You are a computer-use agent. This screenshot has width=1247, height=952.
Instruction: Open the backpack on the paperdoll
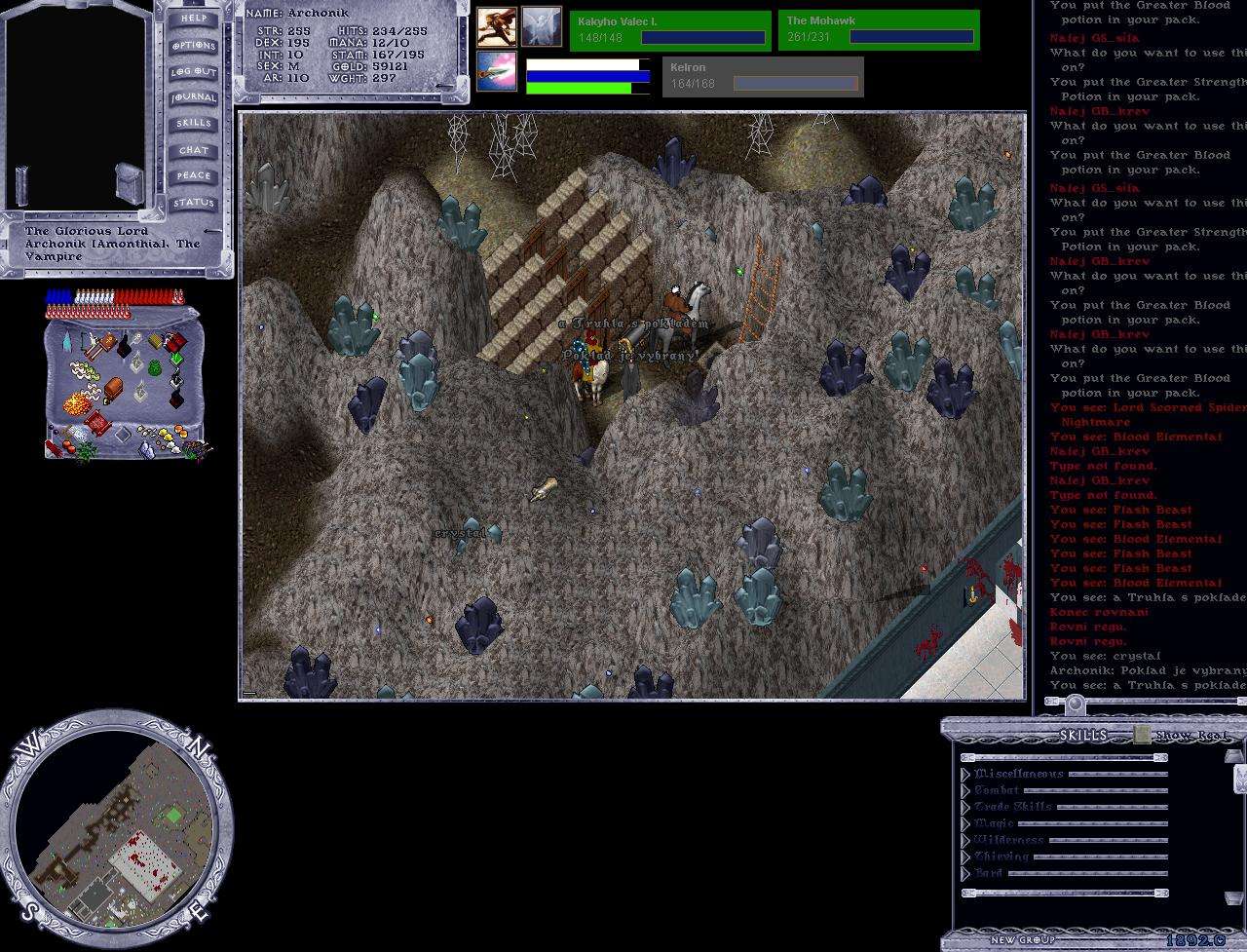point(130,183)
